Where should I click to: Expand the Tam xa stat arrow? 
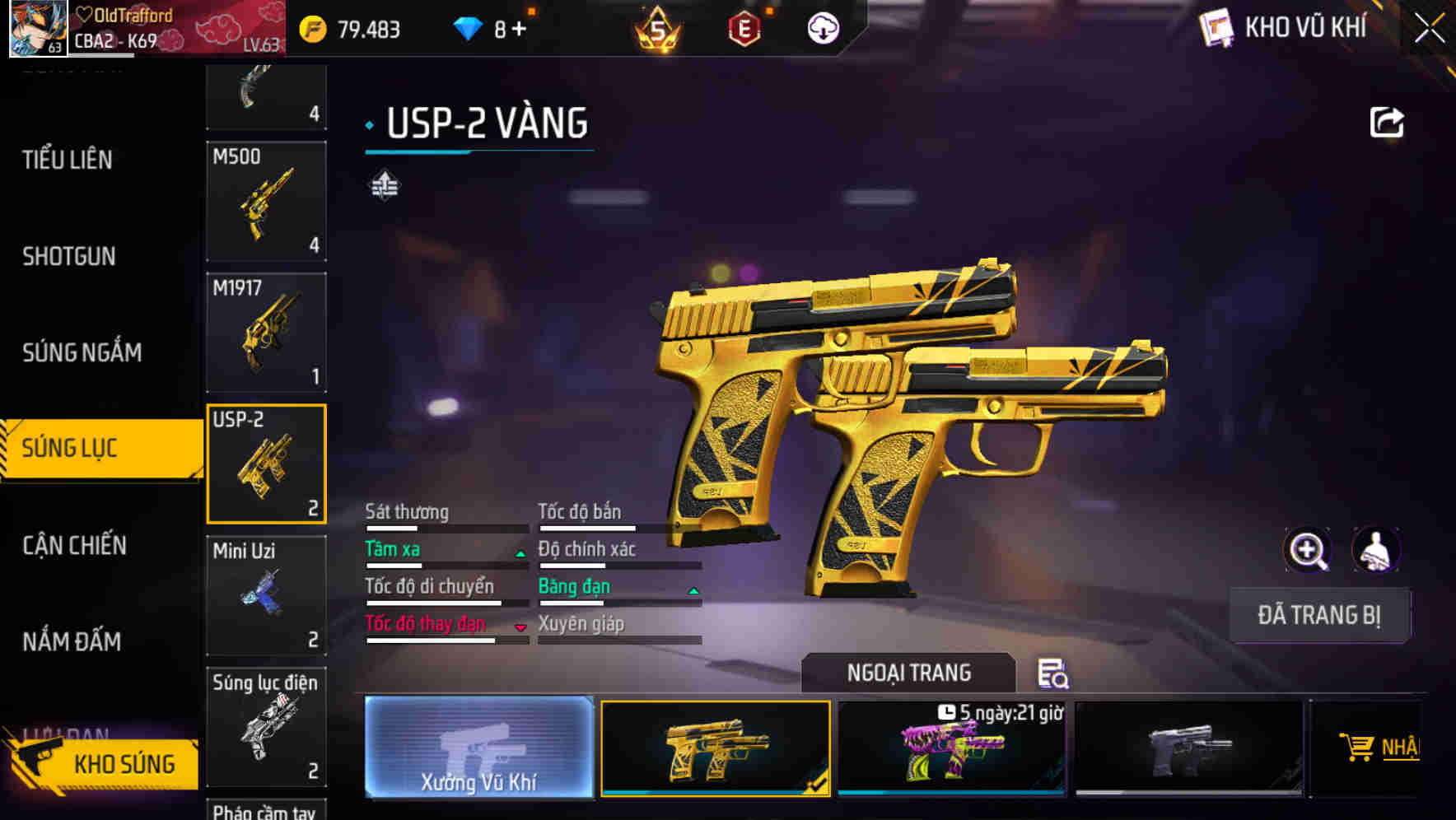(520, 553)
